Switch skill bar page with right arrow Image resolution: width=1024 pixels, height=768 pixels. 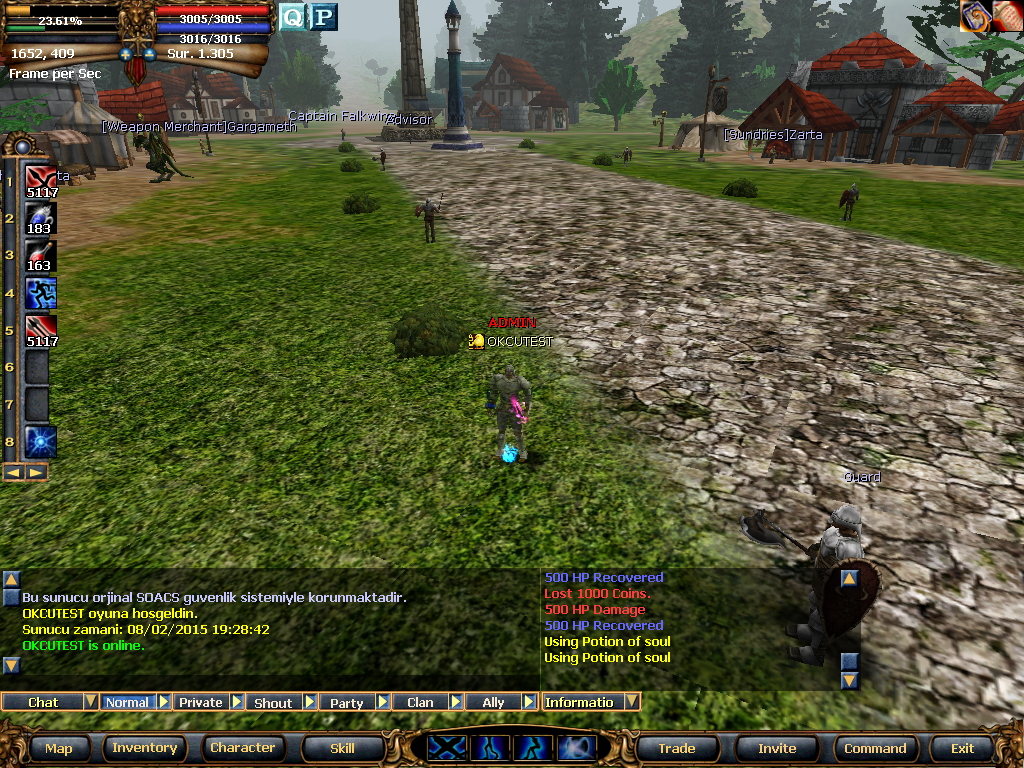pyautogui.click(x=35, y=472)
